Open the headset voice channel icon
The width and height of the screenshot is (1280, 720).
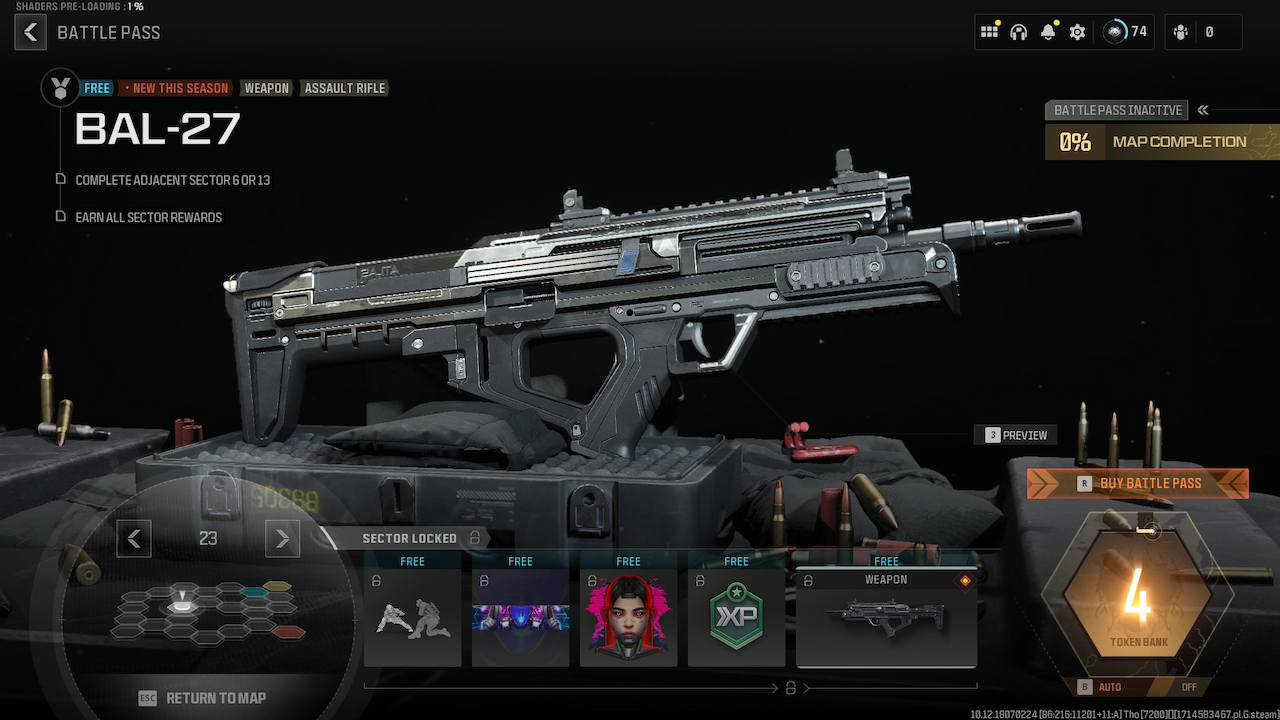(1019, 32)
